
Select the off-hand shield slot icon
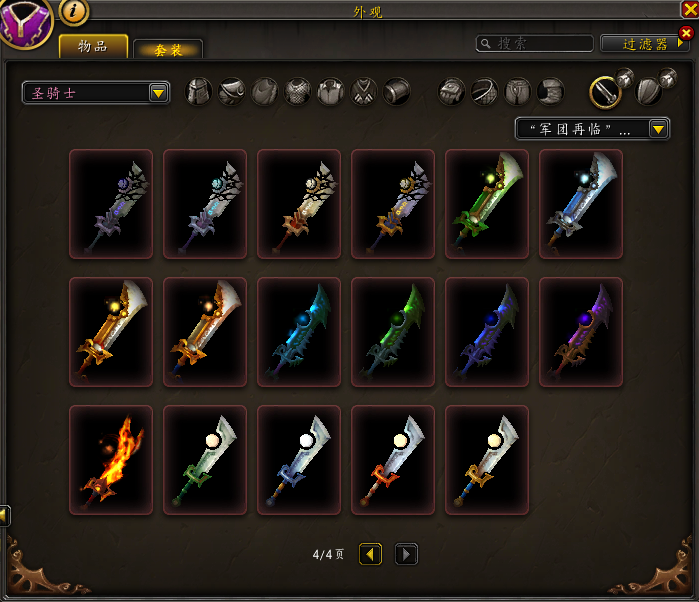point(647,91)
